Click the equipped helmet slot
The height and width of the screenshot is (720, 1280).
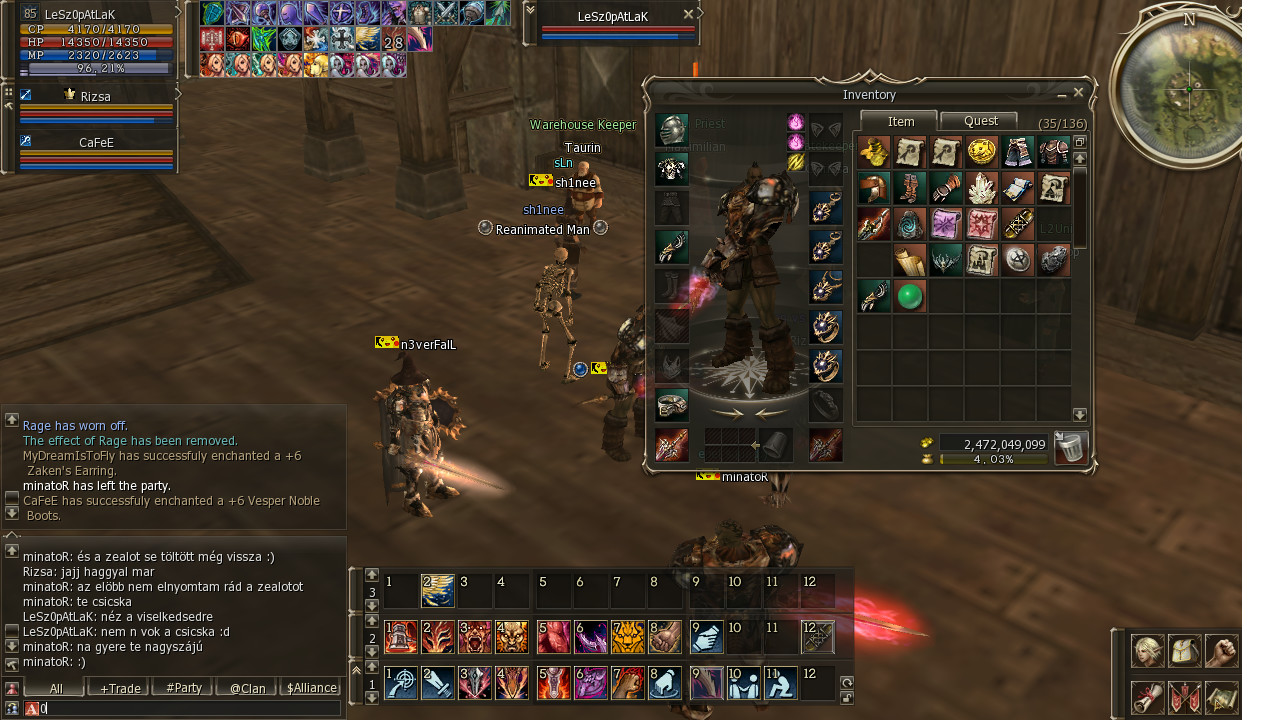672,130
